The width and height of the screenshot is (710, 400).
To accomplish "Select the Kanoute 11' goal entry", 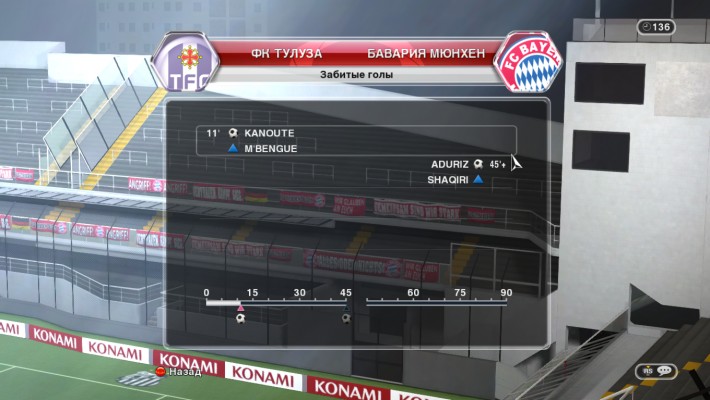I will click(260, 133).
